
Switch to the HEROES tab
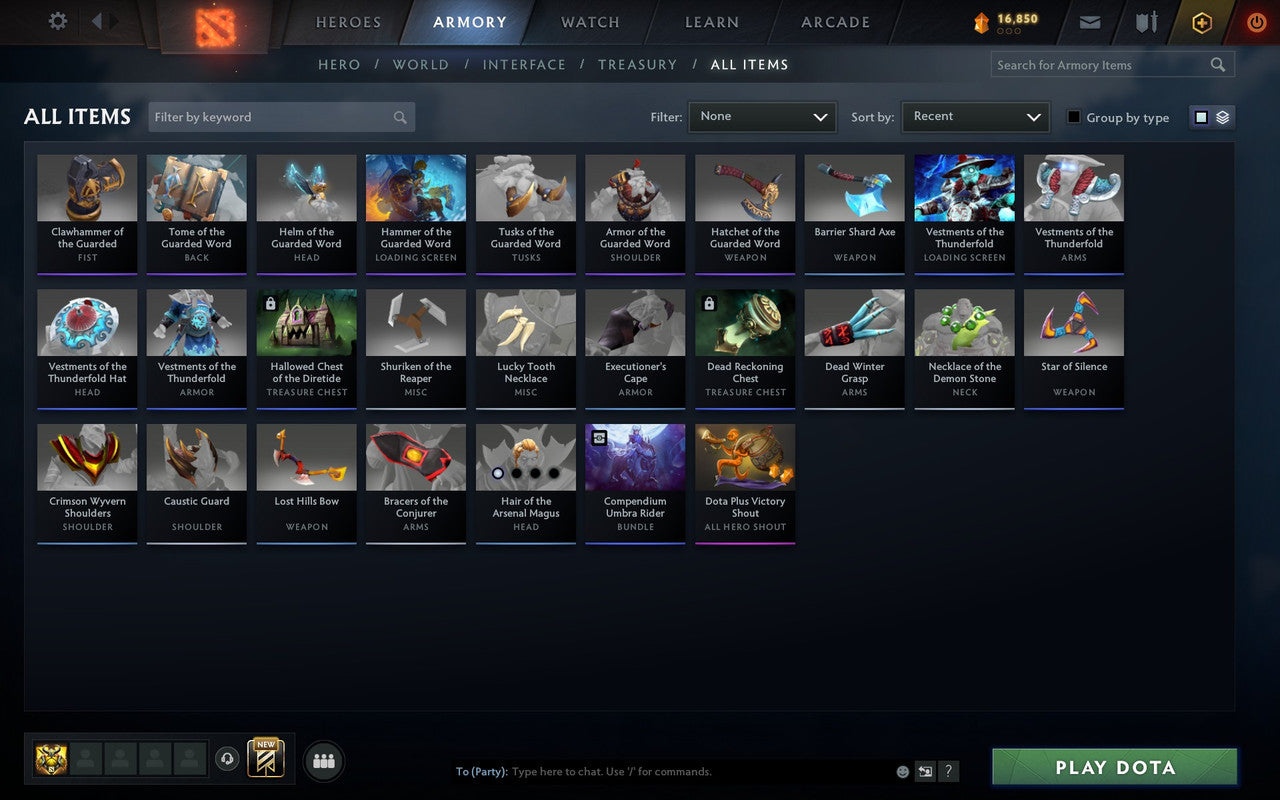click(x=348, y=22)
